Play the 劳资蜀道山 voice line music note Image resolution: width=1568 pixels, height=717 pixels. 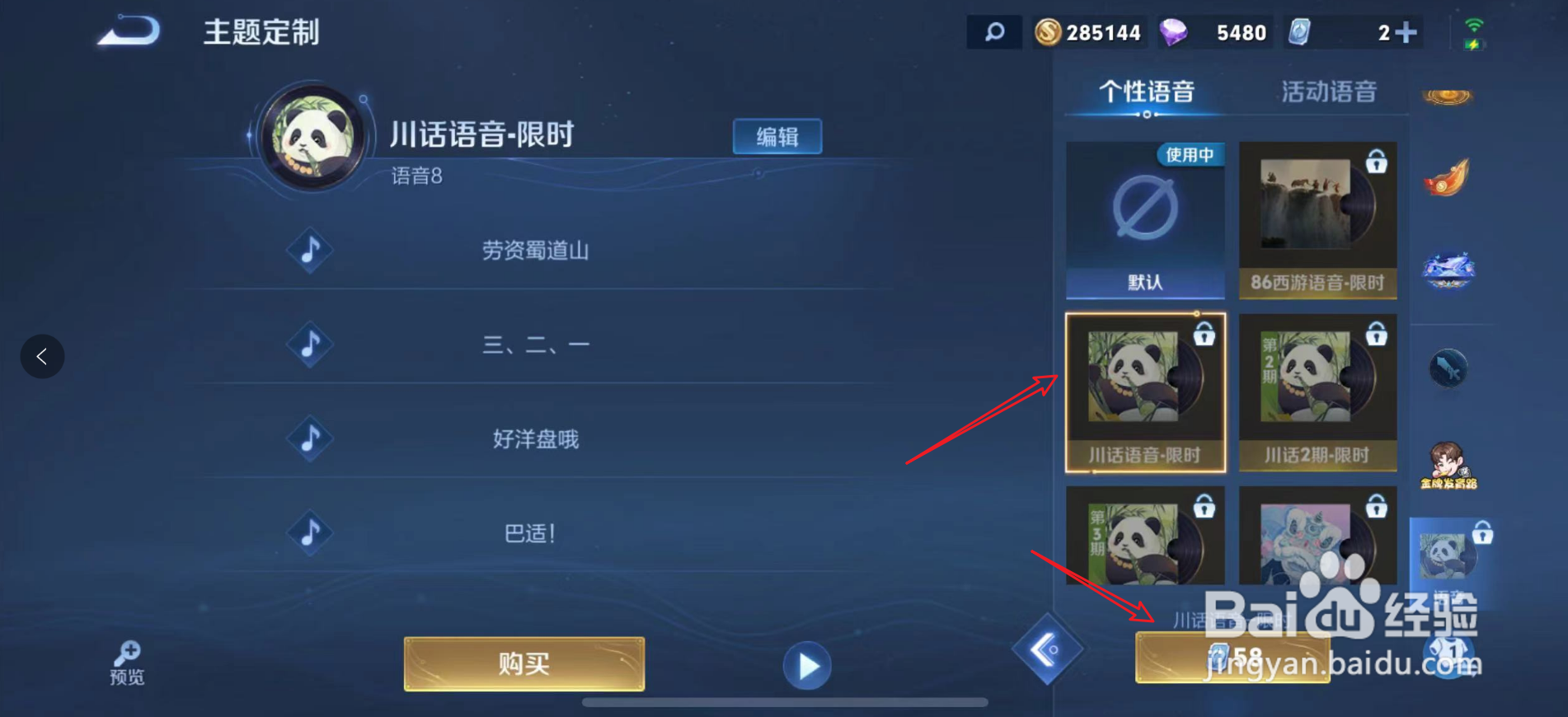tap(309, 251)
